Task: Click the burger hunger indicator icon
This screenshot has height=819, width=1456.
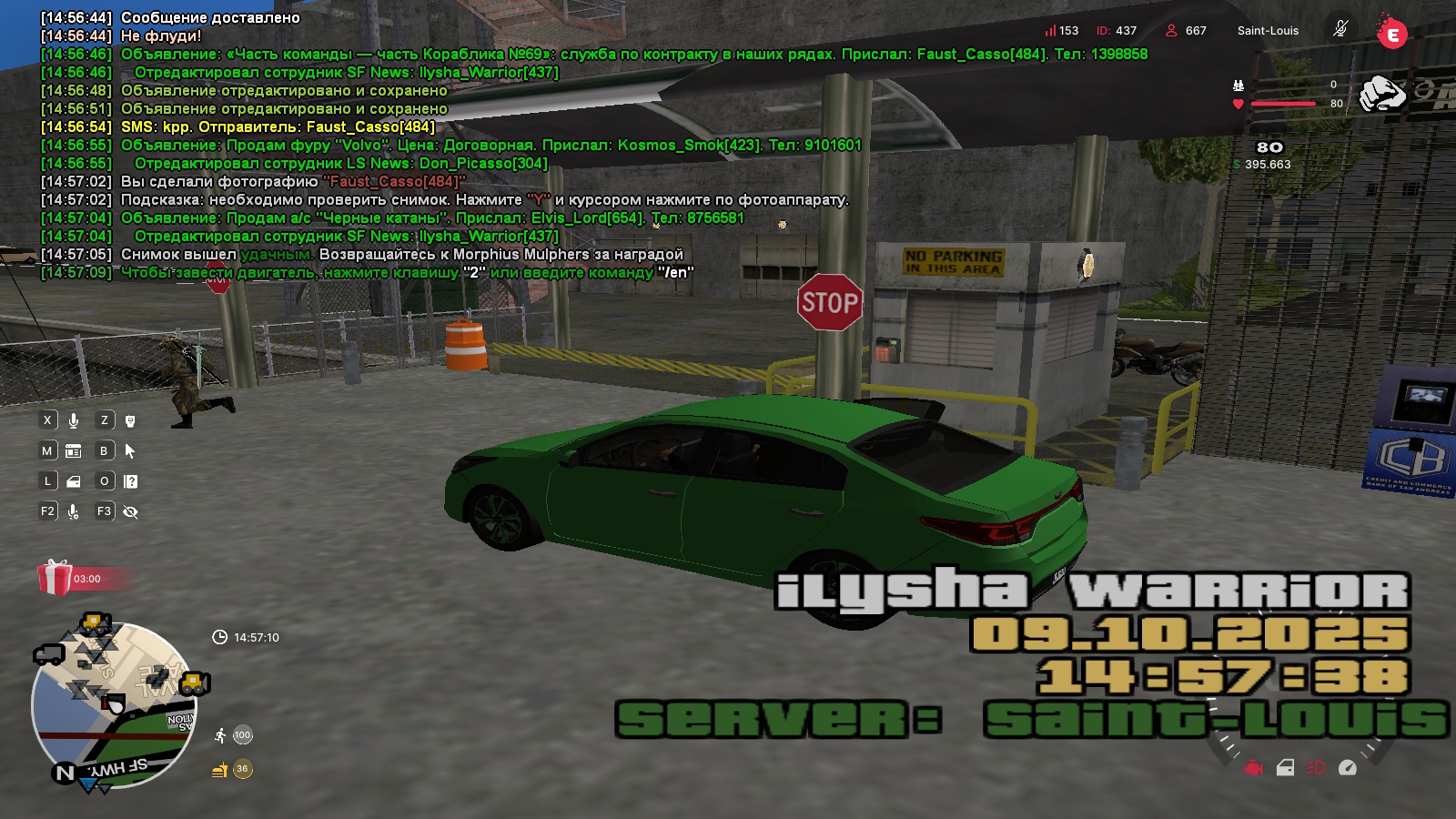Action: [x=220, y=770]
